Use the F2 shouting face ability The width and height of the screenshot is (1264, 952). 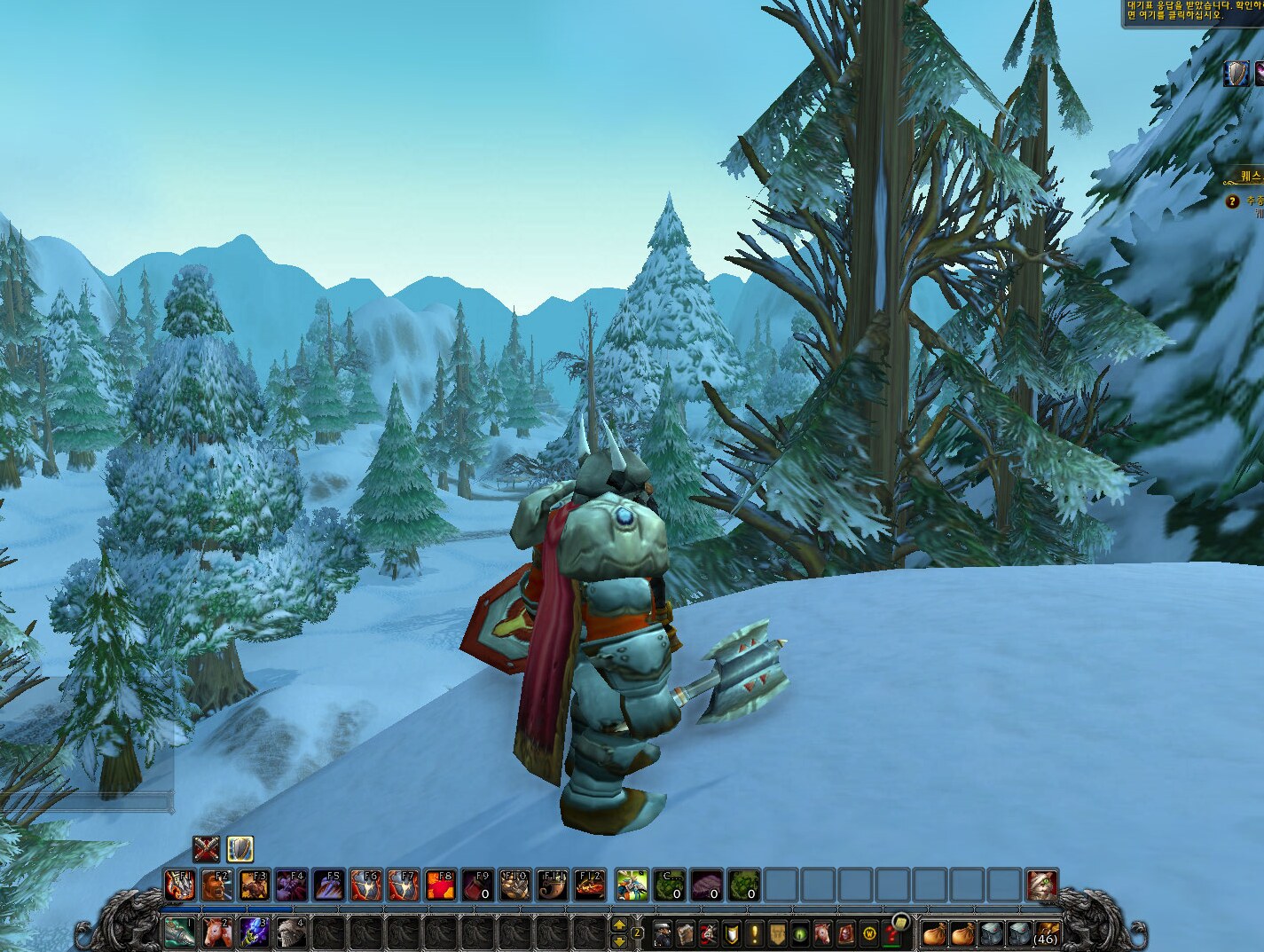216,885
